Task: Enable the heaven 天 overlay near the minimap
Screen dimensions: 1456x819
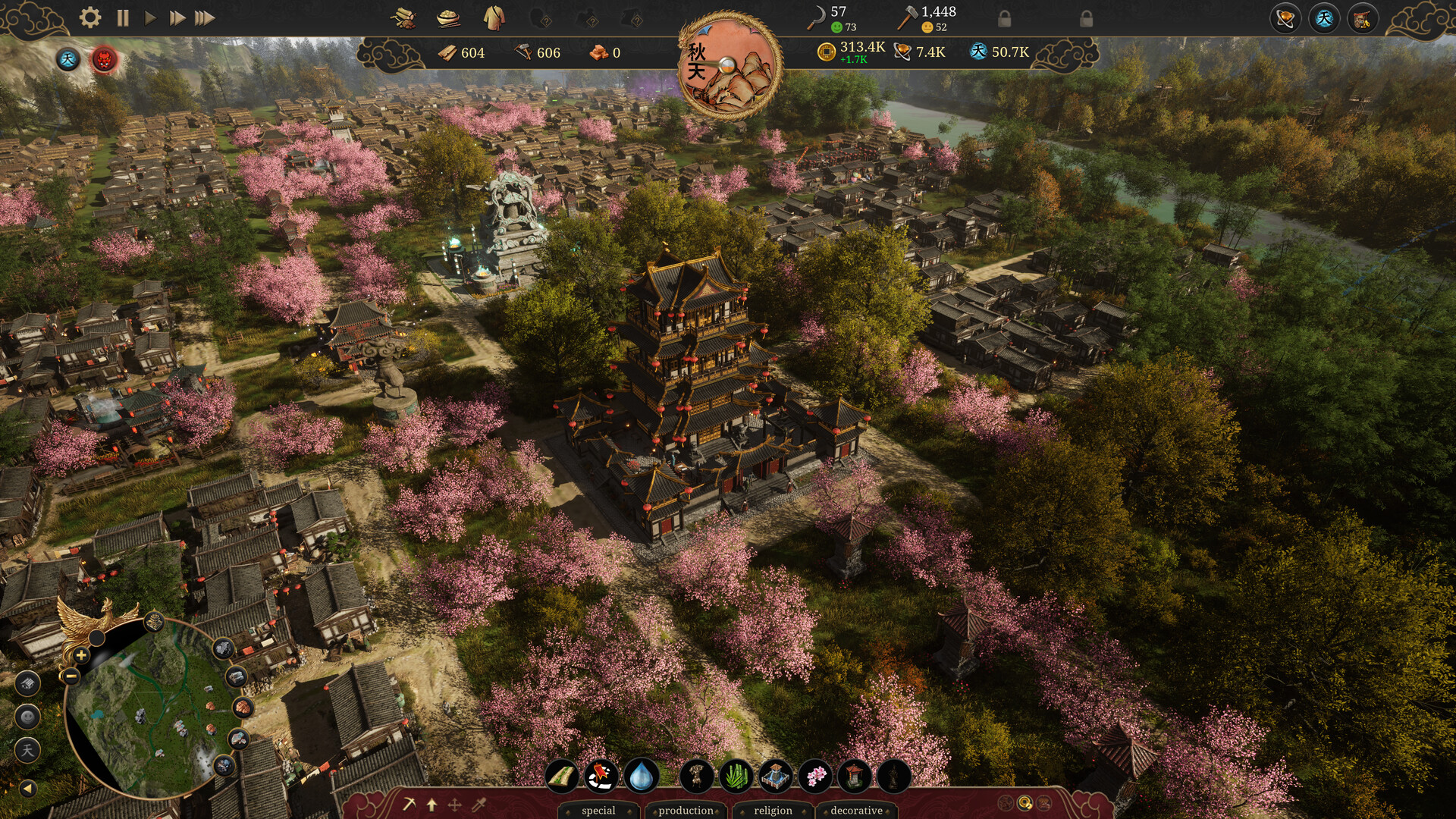Action: point(28,748)
